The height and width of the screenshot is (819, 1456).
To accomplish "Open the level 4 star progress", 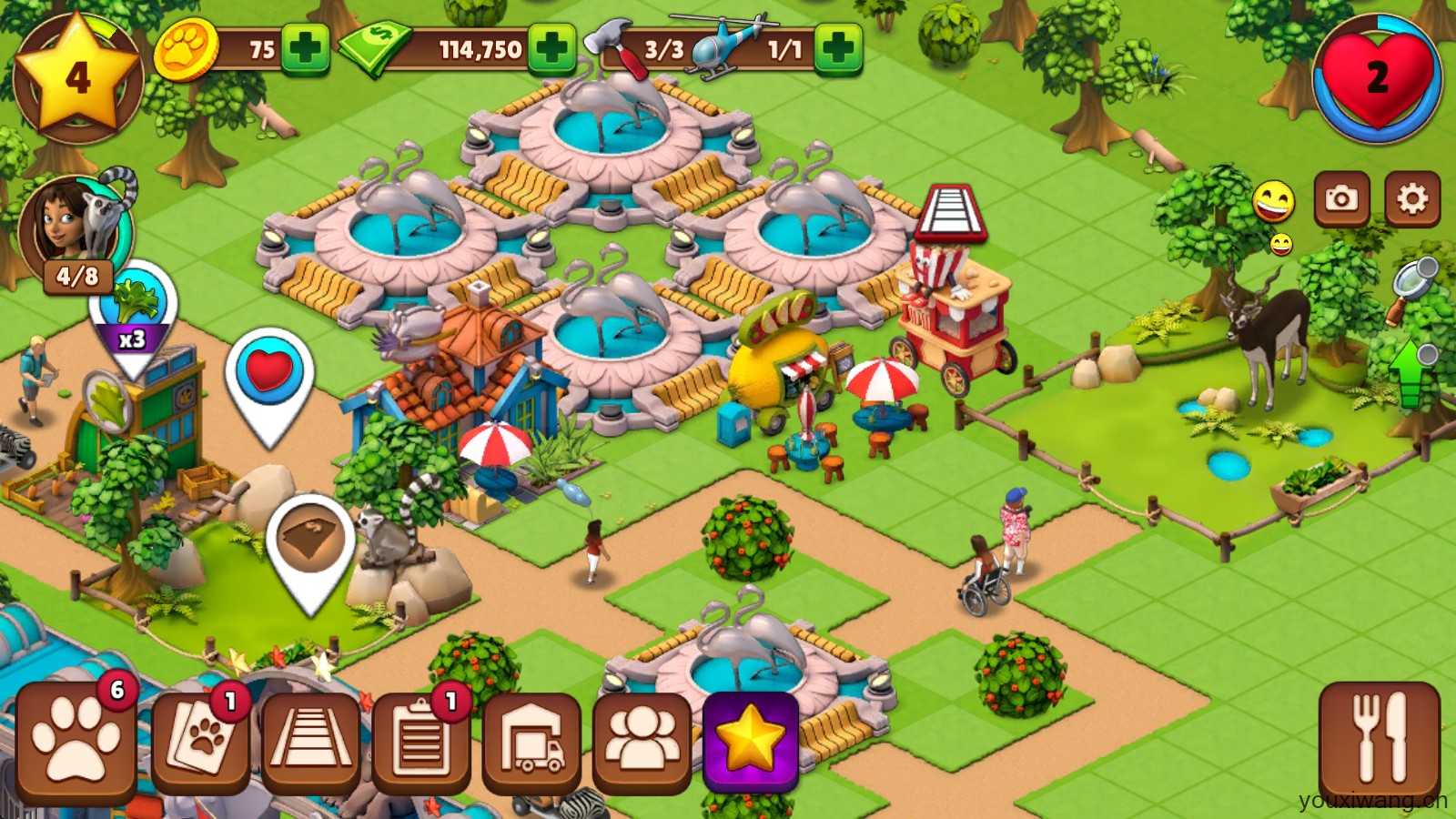I will click(78, 78).
